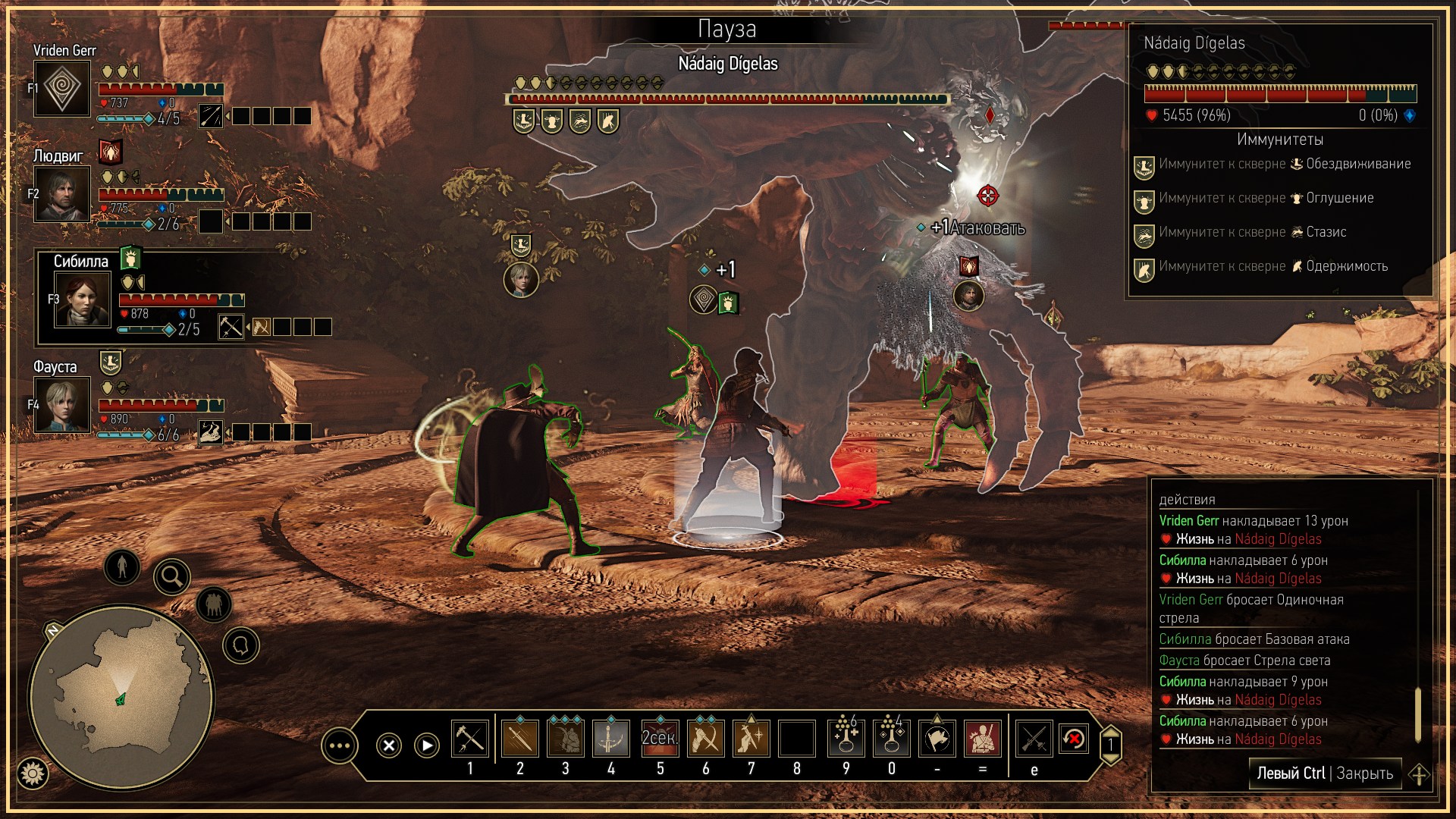The image size is (1456, 819).
Task: Choose Сибилла's portrait in the party list
Action: click(82, 300)
